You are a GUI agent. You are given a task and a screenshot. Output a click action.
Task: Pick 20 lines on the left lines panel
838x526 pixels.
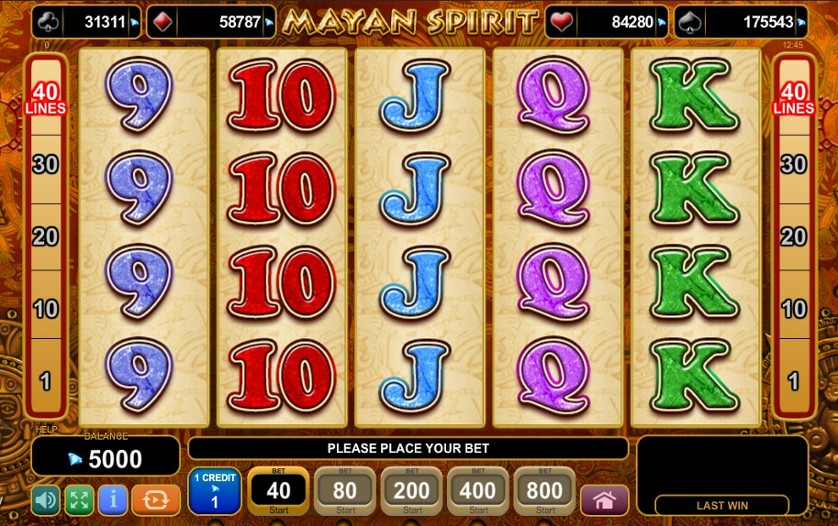point(46,237)
